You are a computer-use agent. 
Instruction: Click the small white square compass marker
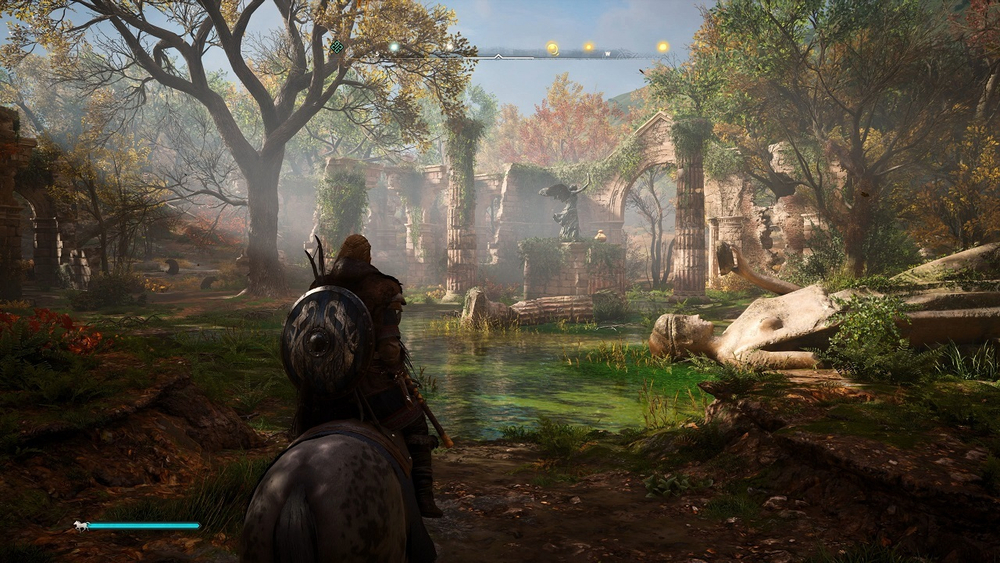(607, 54)
